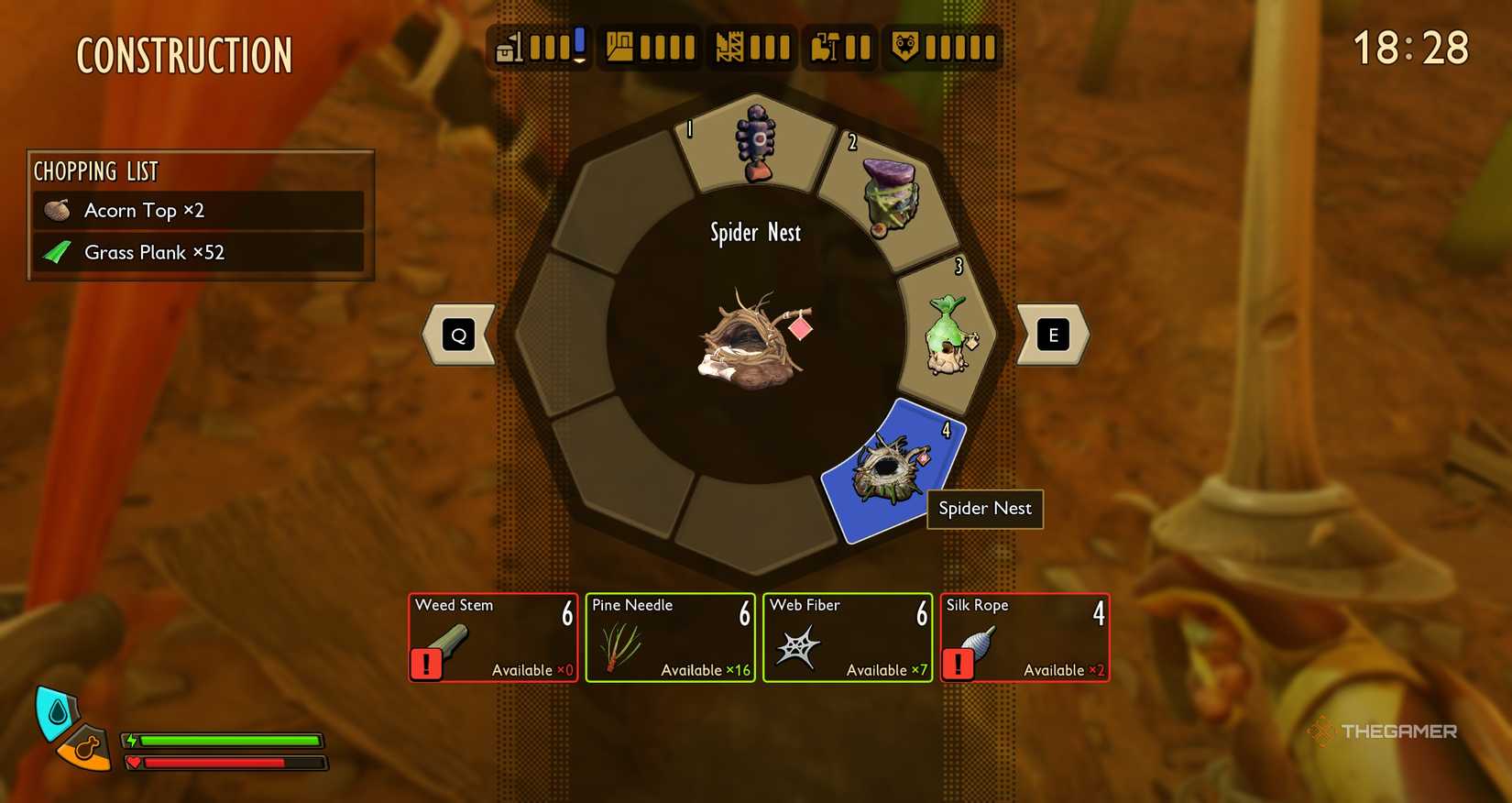Select Acorn Top in the chopping list
Screen dimensions: 1512x803
198,211
